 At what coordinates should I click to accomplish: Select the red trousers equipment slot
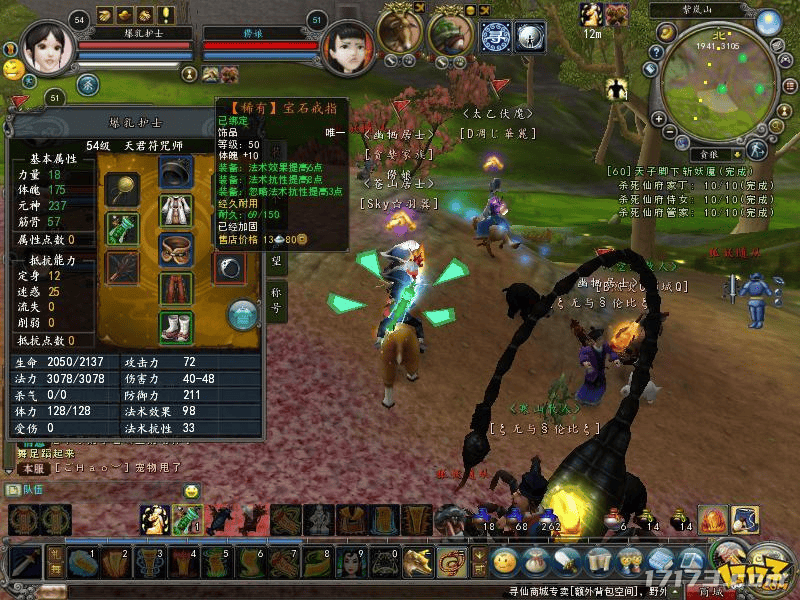(175, 286)
